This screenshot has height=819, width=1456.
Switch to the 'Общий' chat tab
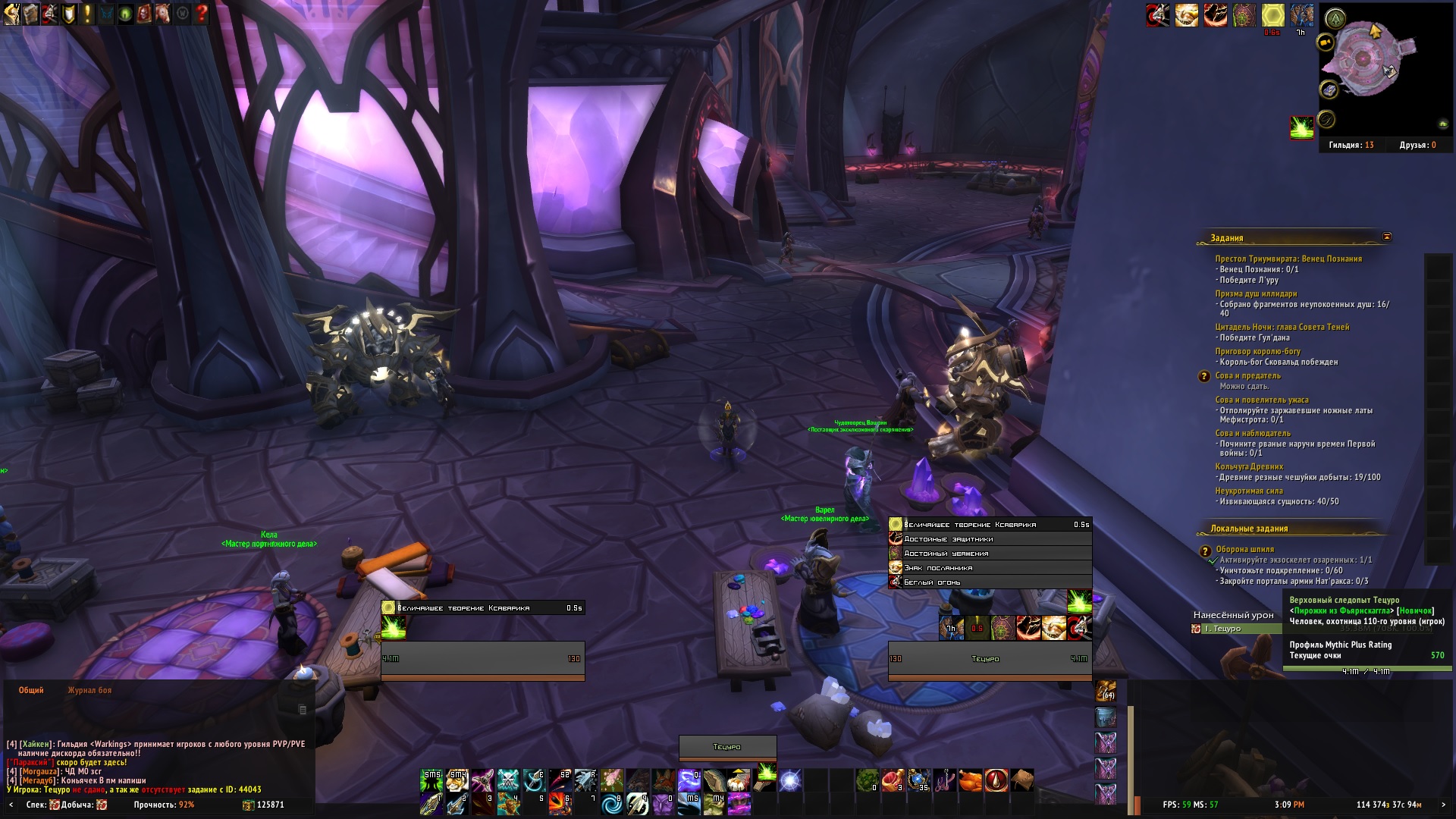[x=31, y=690]
